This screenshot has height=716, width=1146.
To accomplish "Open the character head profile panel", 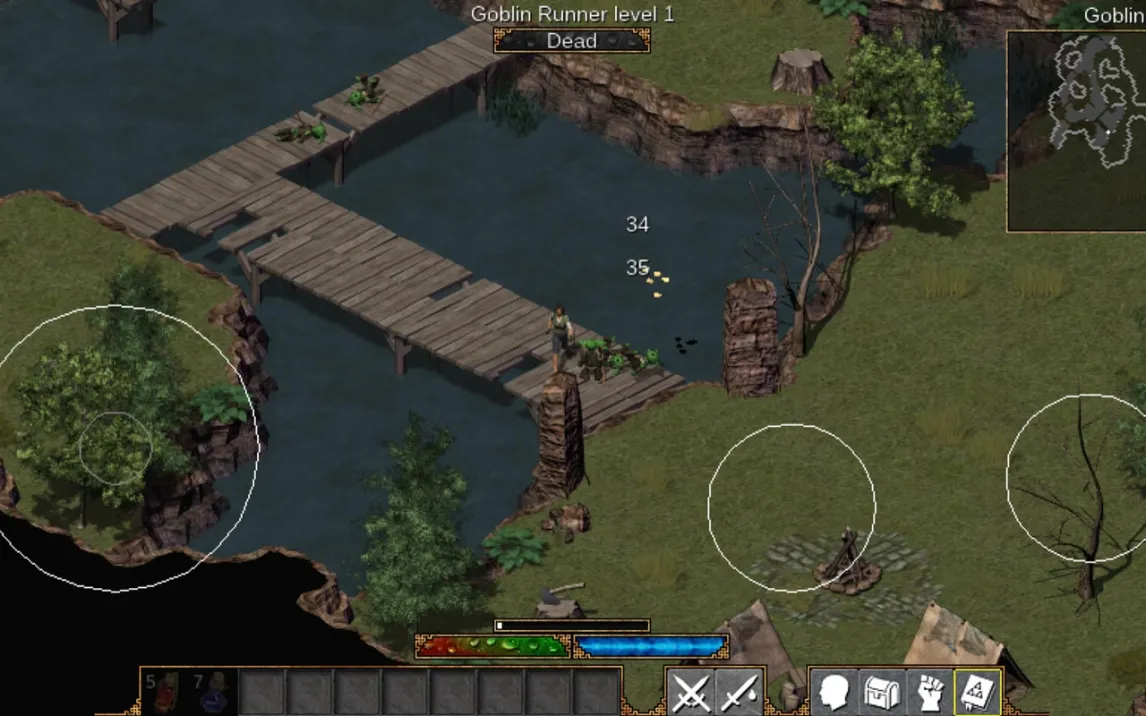I will [x=835, y=692].
